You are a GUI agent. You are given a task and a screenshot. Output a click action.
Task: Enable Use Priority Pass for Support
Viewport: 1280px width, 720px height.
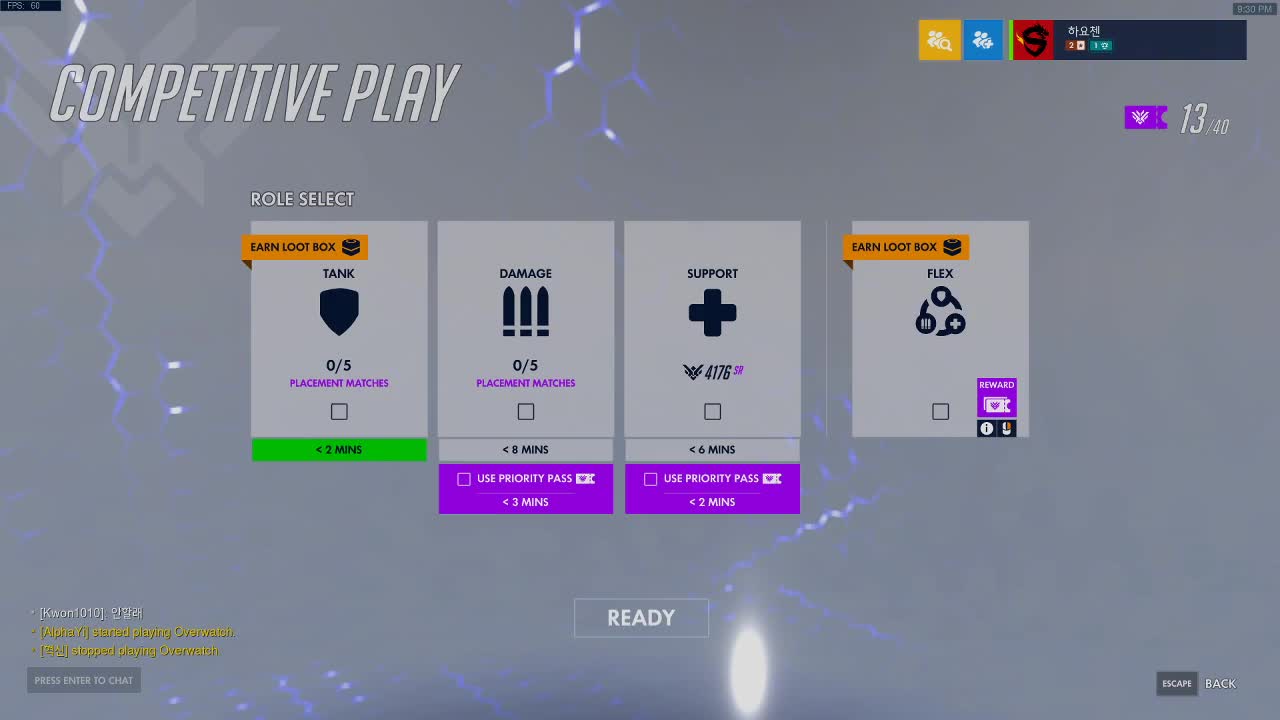pos(651,479)
